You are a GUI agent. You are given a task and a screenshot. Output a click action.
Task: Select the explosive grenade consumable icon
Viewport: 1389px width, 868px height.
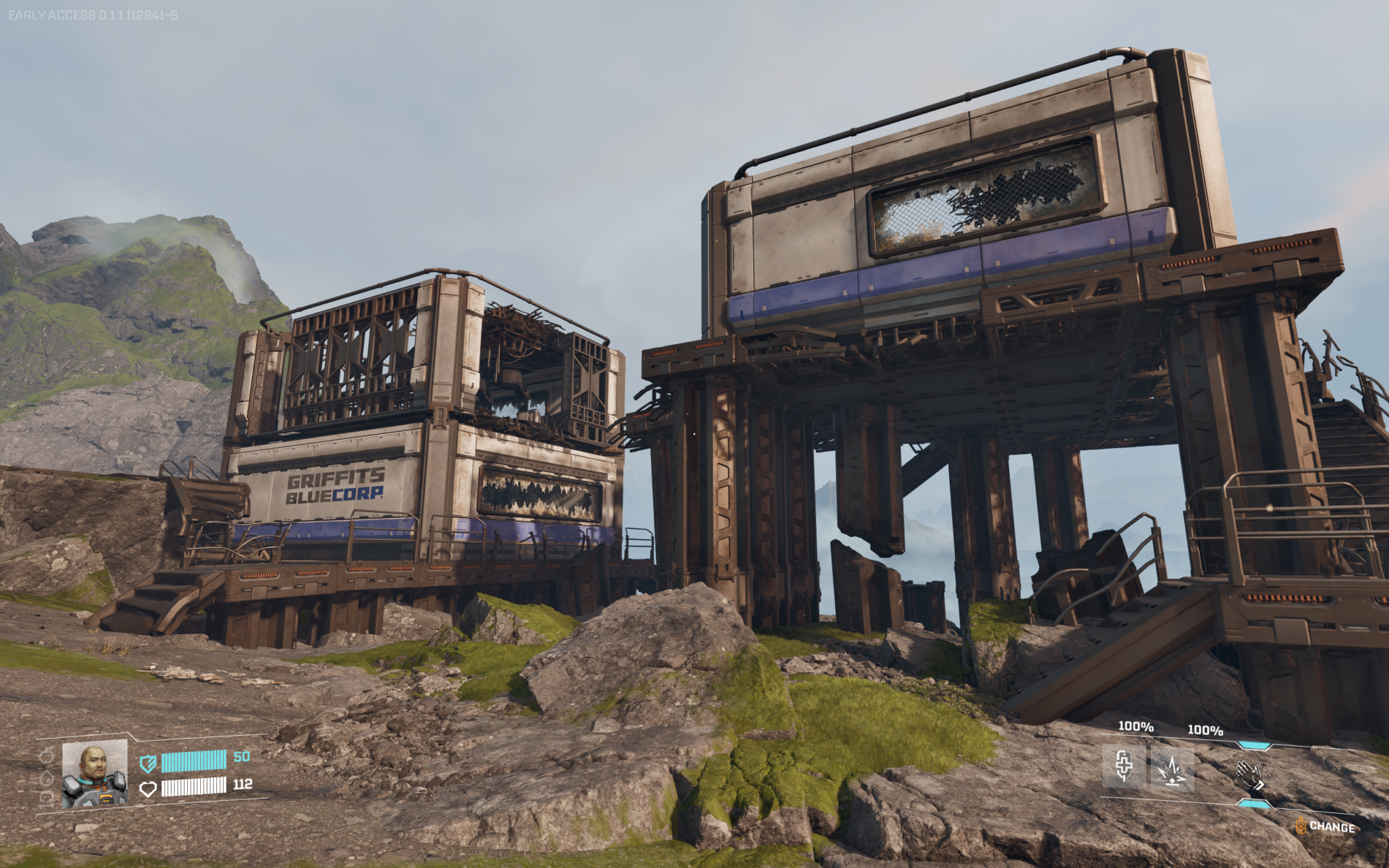(x=1173, y=772)
